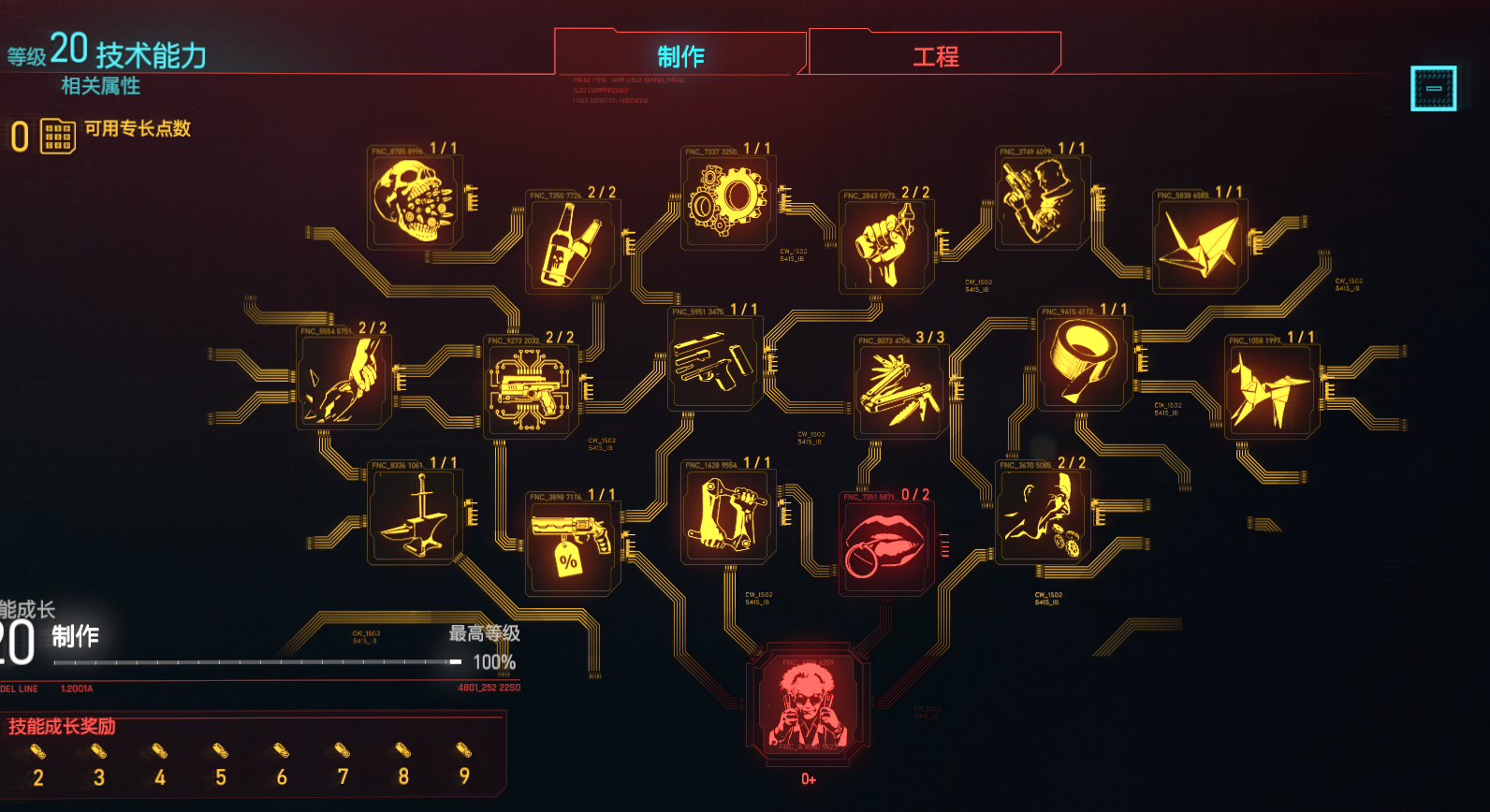Screen dimensions: 1490x812
Task: Open the 工程 tab
Action: click(935, 56)
